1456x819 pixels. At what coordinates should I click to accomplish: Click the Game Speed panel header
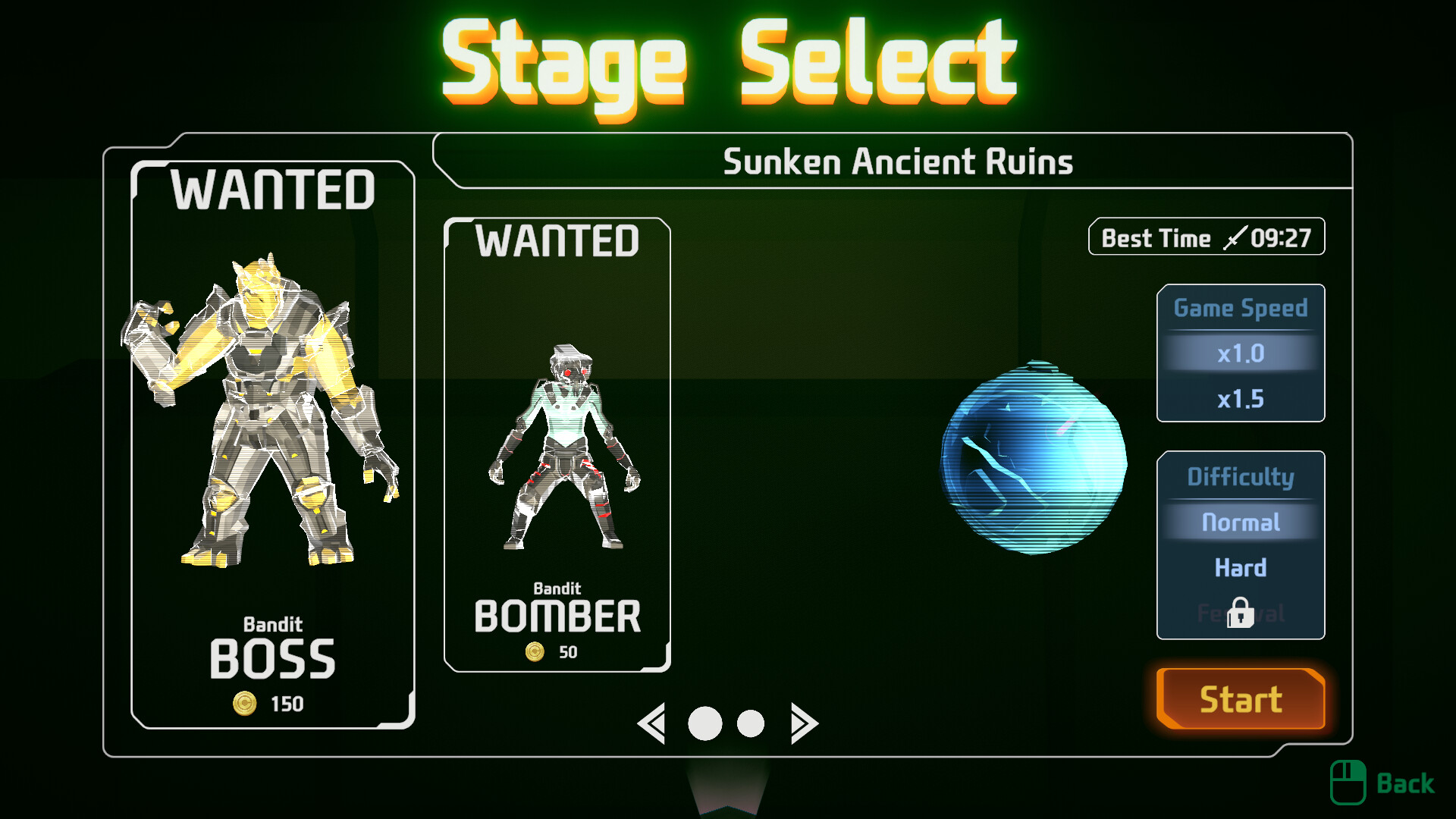(x=1241, y=308)
